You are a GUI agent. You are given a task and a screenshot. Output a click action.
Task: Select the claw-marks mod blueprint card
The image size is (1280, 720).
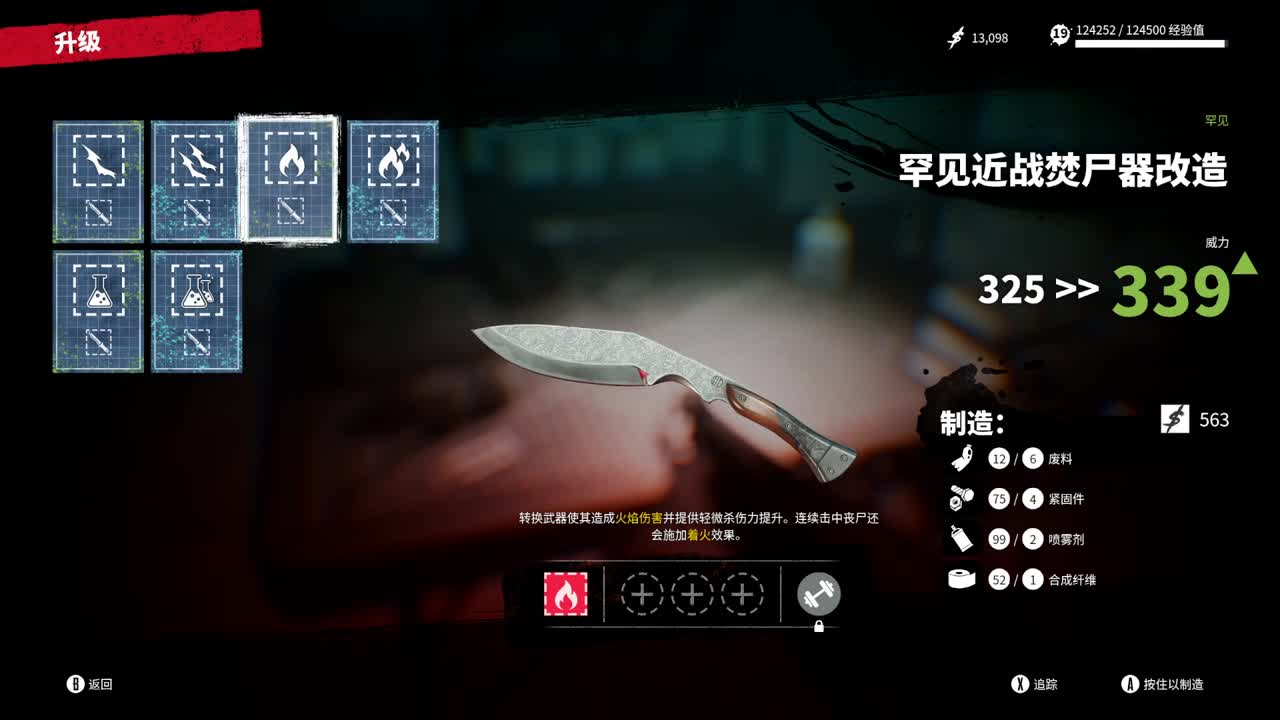click(196, 180)
